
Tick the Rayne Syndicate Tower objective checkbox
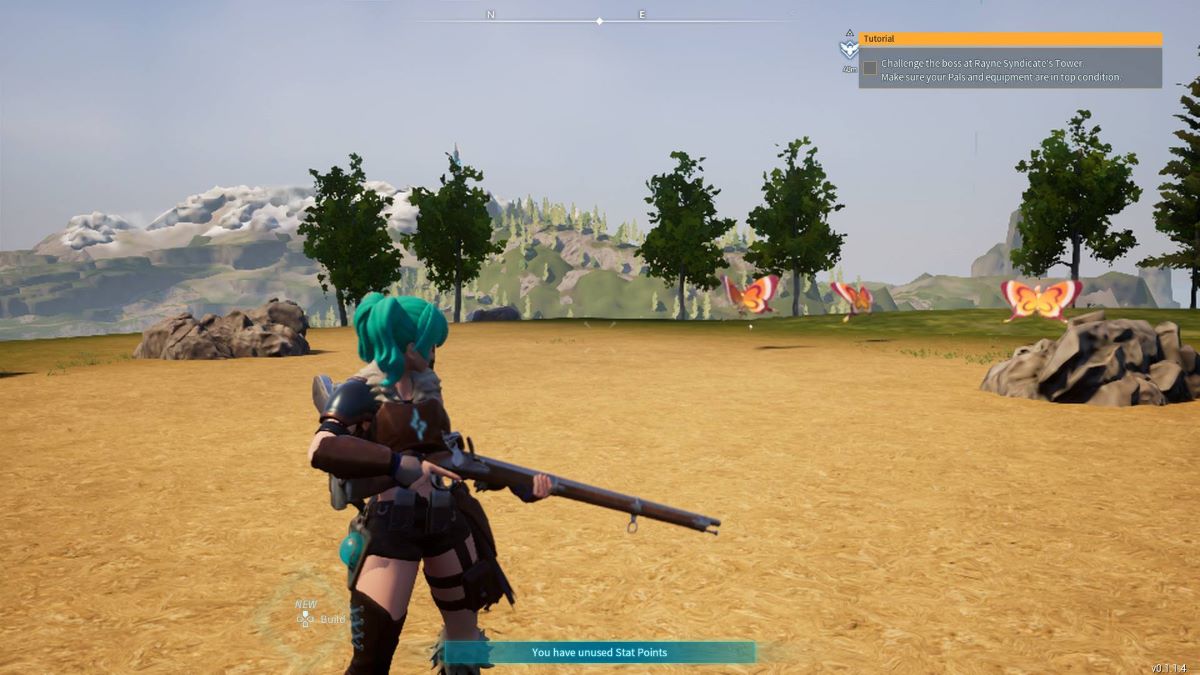pos(870,68)
